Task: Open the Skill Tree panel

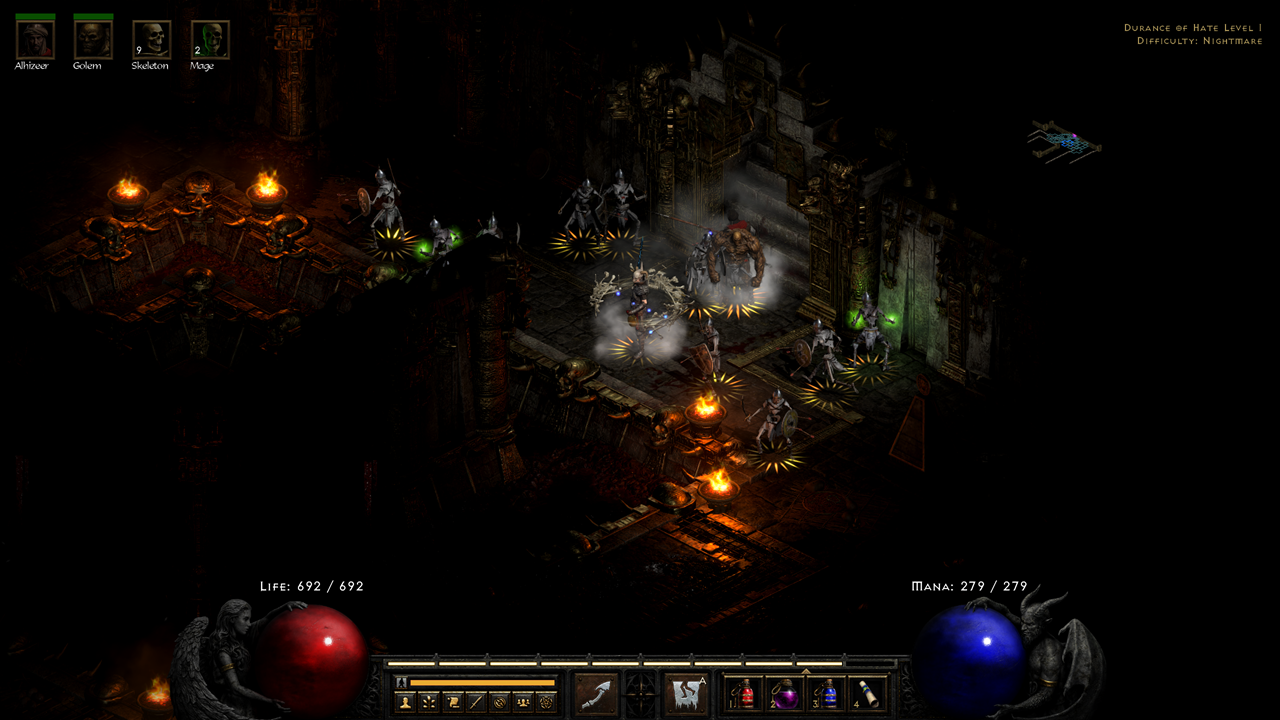Action: tap(428, 700)
